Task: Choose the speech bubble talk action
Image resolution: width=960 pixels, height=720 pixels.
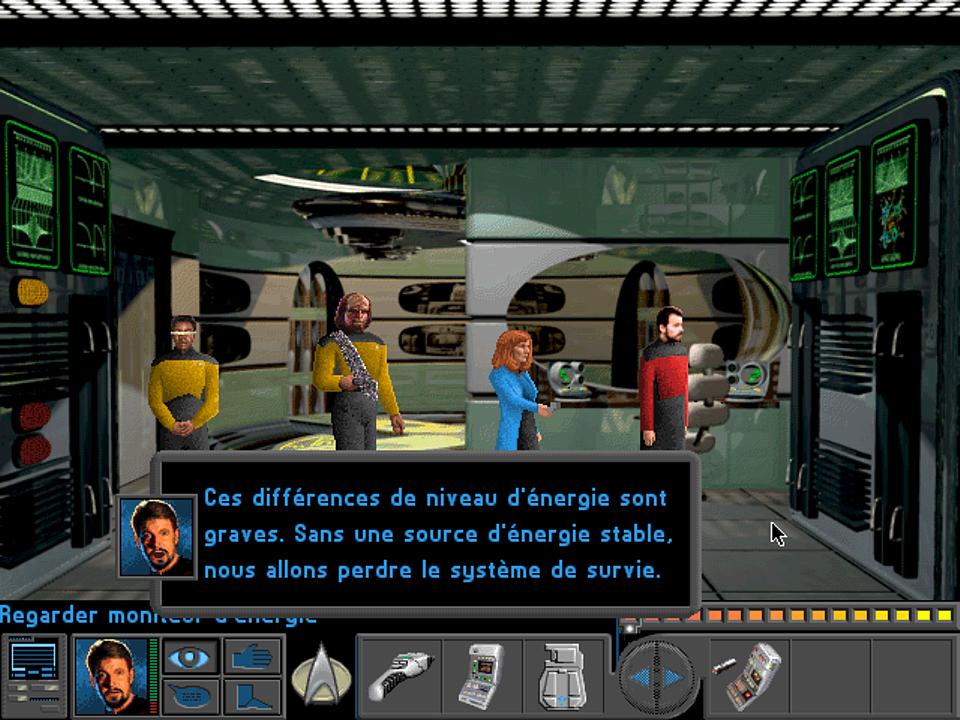Action: (190, 694)
